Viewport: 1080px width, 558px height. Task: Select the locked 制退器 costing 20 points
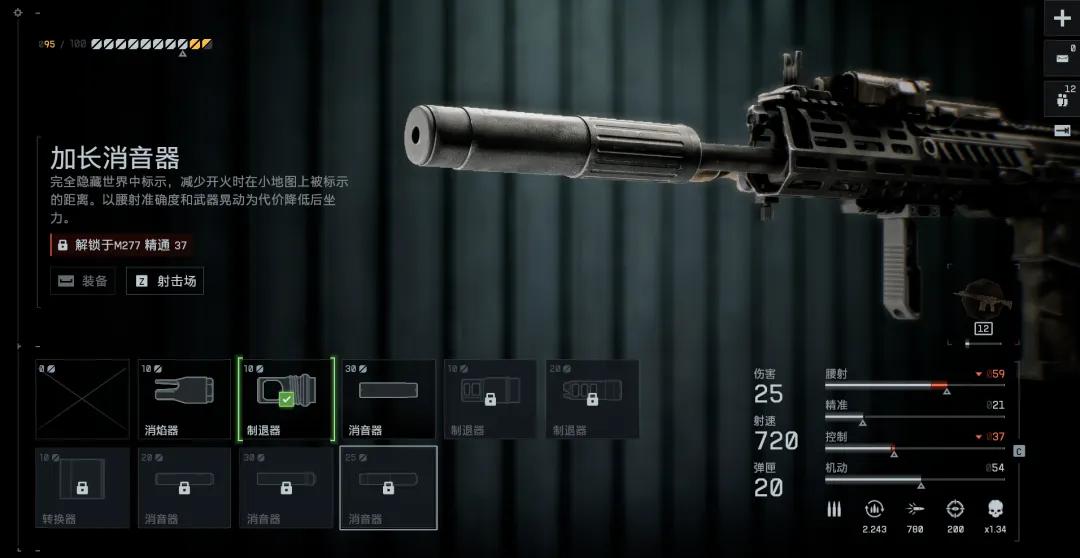pyautogui.click(x=592, y=399)
